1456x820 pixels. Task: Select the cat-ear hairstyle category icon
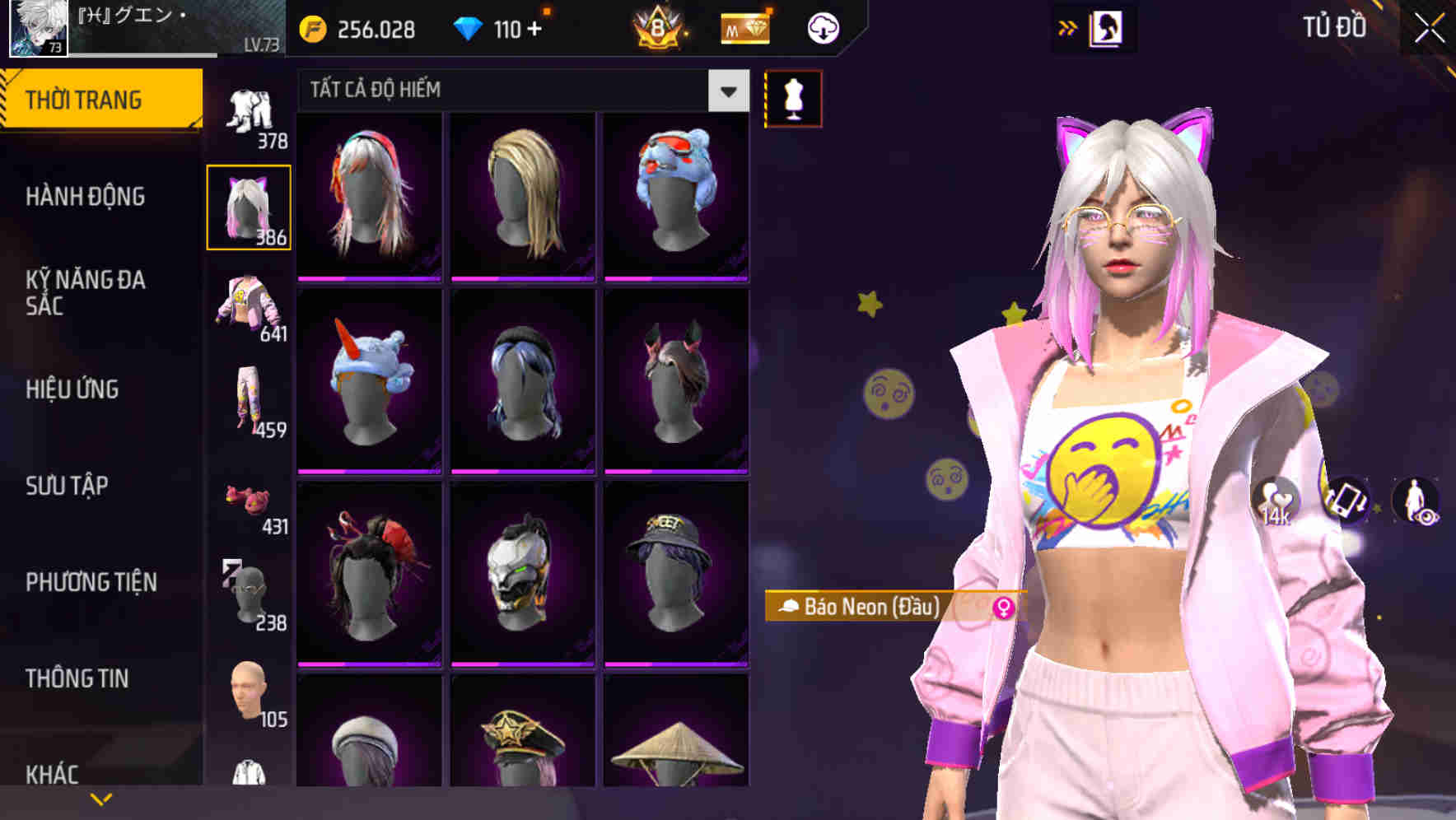248,204
